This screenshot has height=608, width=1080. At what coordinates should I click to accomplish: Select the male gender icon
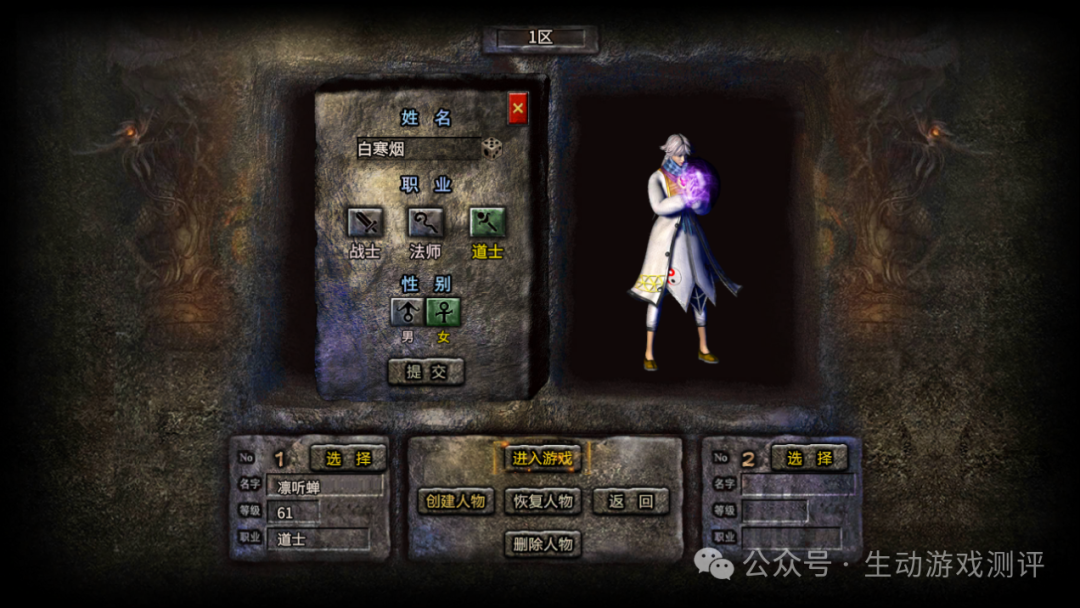407,311
